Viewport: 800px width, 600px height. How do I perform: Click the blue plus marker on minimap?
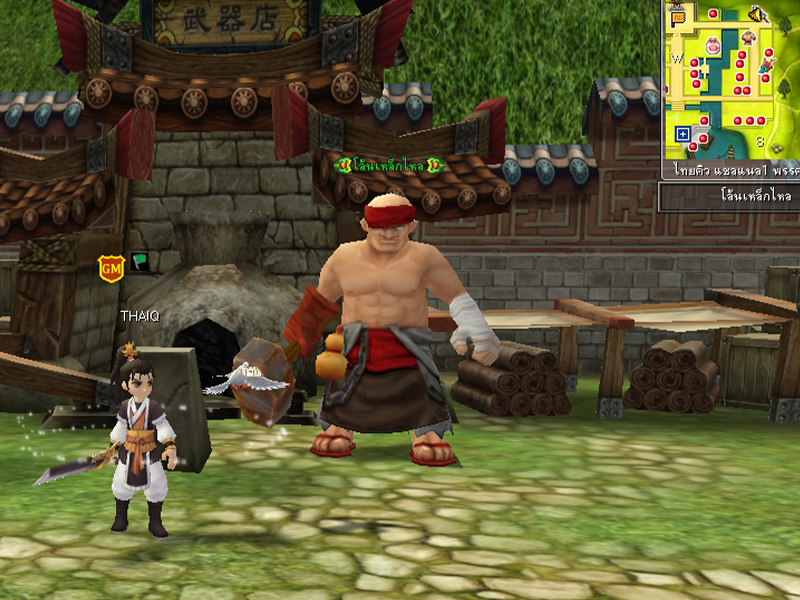tap(683, 133)
